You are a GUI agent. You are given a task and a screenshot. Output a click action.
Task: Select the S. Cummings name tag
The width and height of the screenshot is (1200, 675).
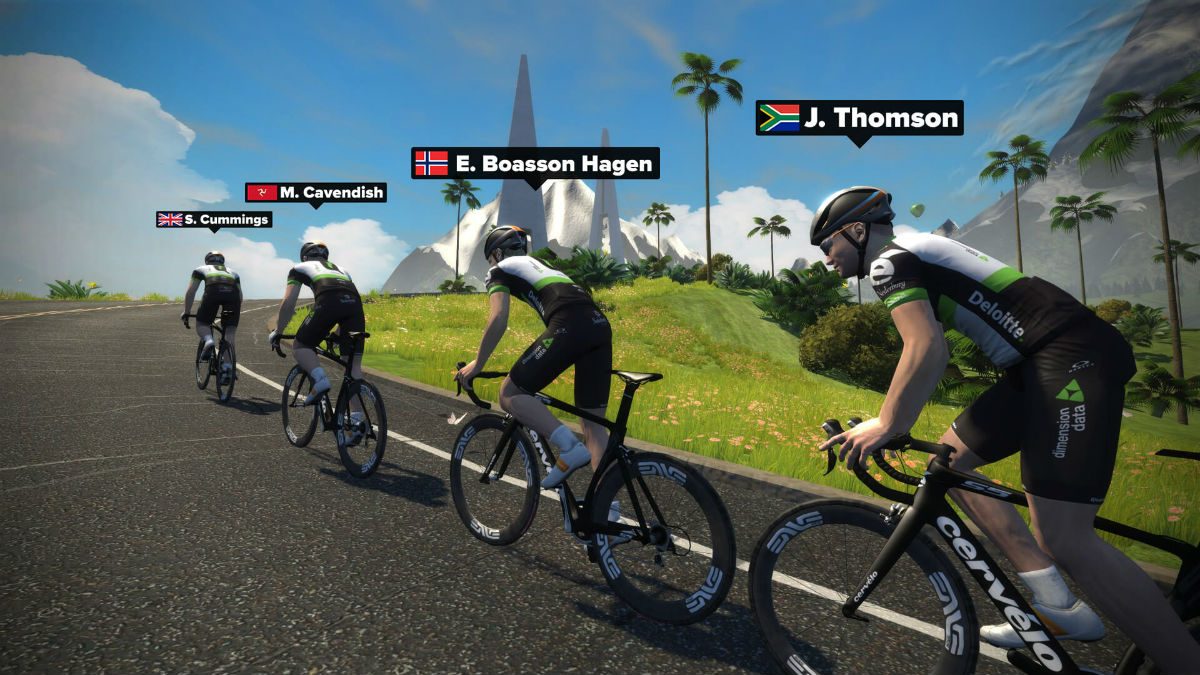coord(214,219)
